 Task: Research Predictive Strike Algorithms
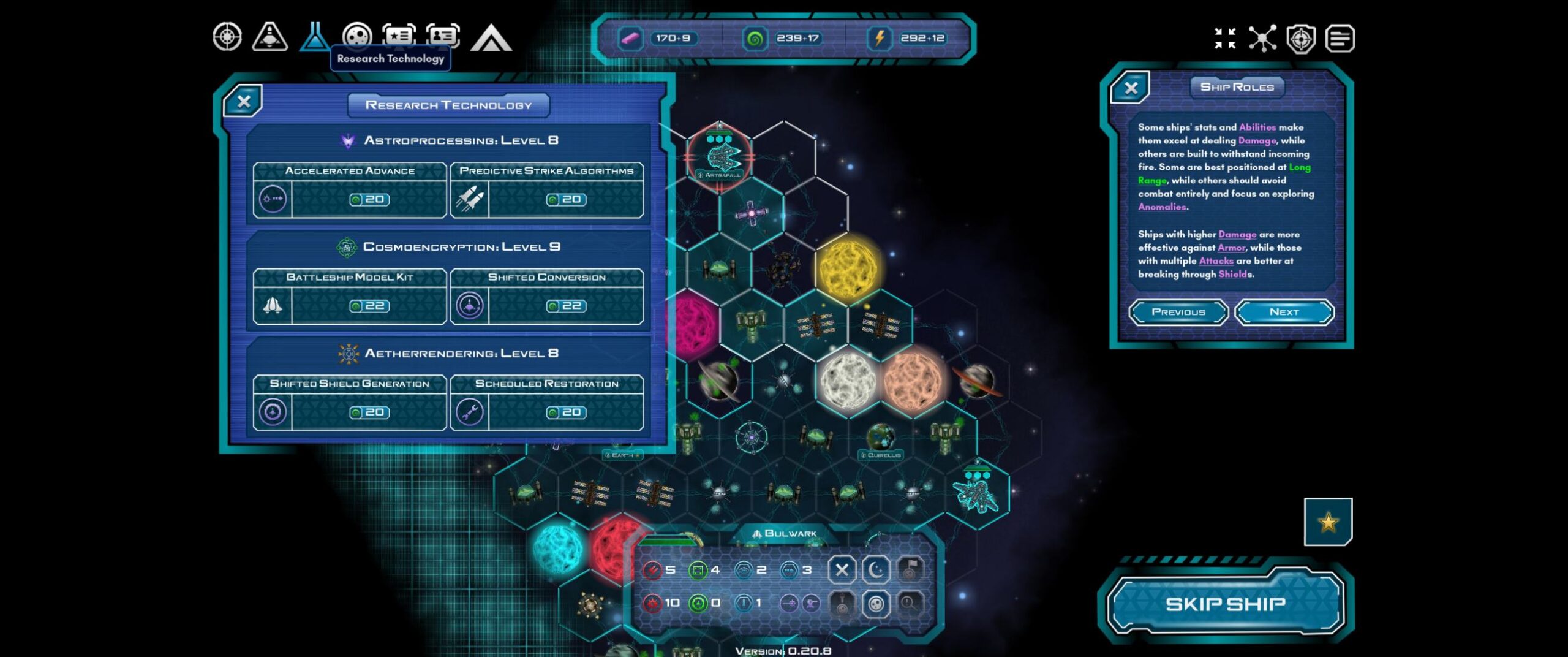click(546, 190)
